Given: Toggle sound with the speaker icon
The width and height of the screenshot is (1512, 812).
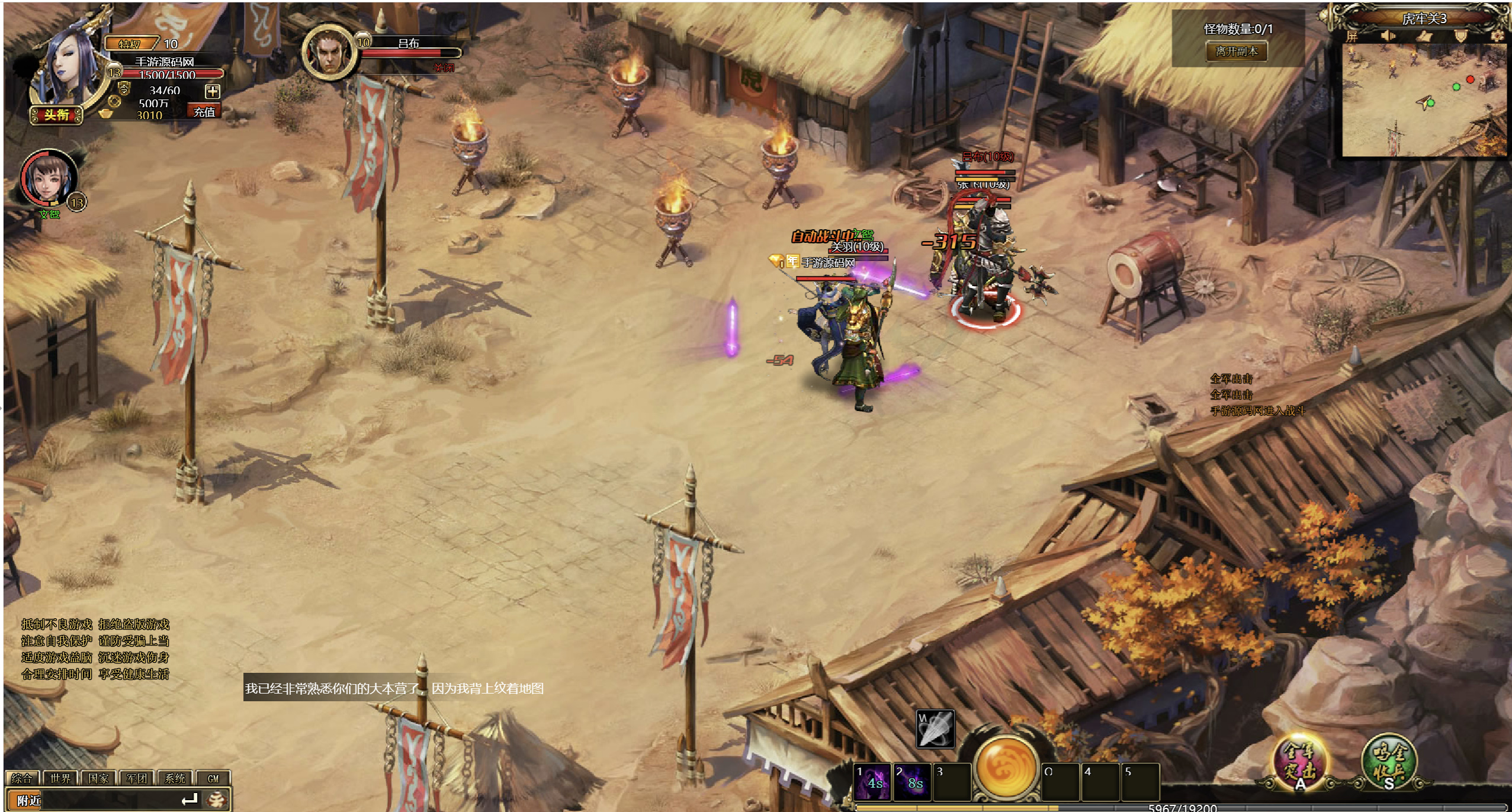Looking at the screenshot, I should (x=1388, y=37).
